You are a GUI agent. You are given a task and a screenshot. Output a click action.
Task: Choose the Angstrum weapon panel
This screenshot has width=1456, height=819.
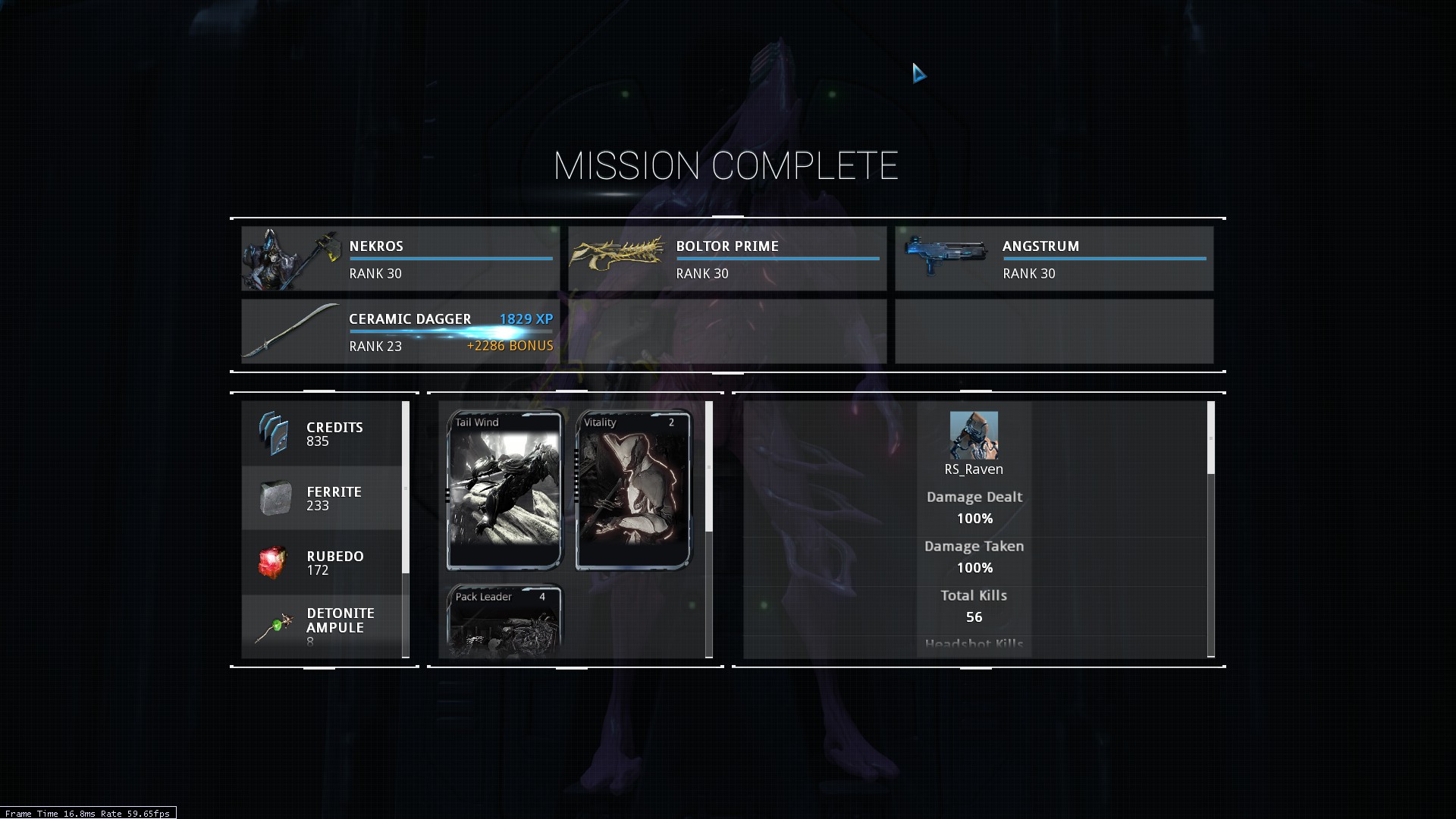(x=1054, y=259)
